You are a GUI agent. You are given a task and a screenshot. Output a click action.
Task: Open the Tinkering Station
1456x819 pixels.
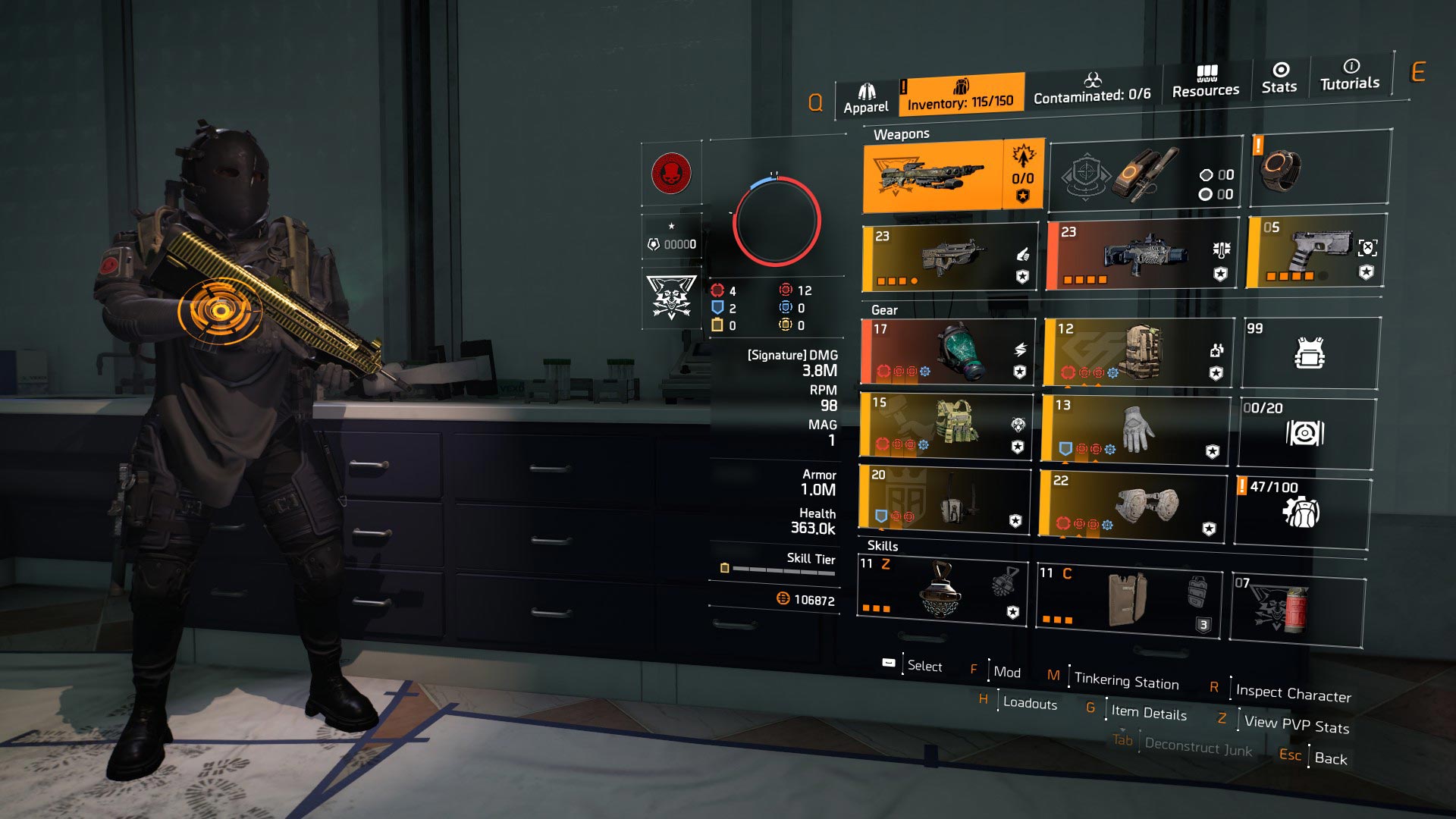1126,681
